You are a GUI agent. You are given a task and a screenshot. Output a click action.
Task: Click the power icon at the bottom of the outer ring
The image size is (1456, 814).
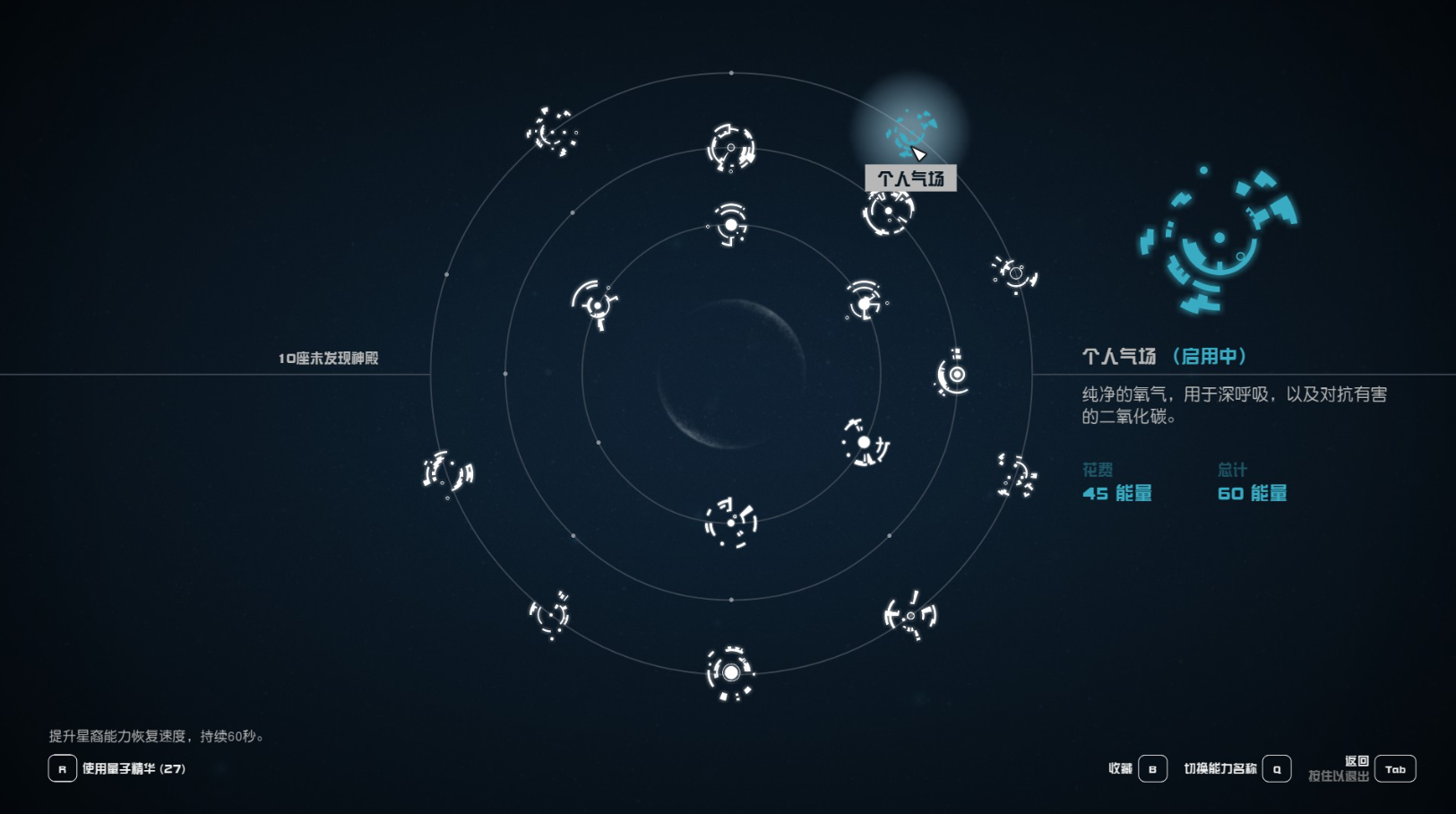pyautogui.click(x=730, y=672)
